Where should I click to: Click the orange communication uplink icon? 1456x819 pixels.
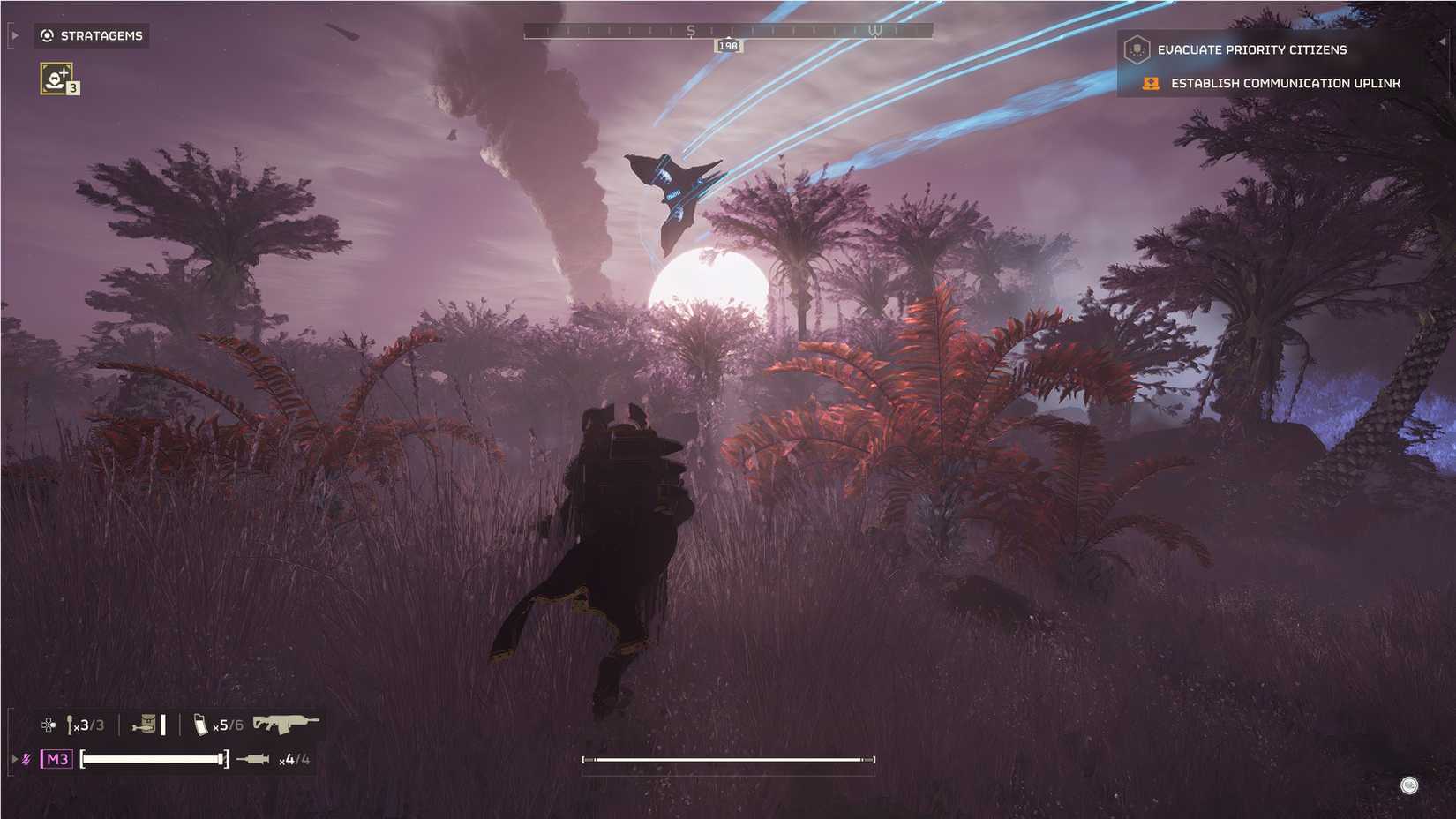1149,83
